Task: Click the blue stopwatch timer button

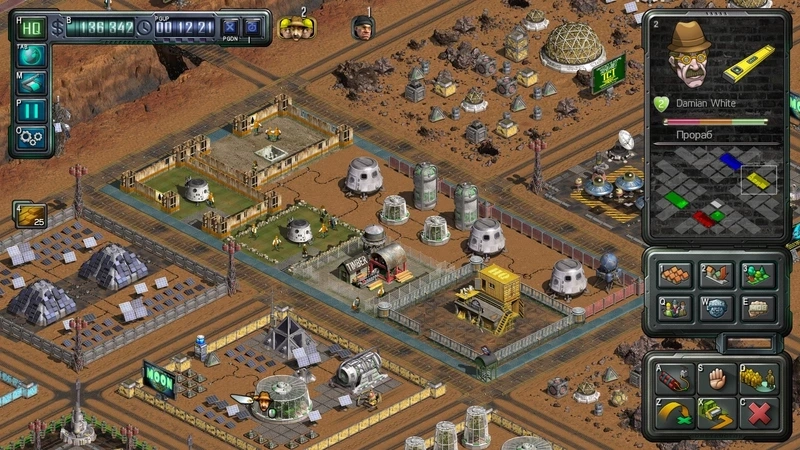Action: pyautogui.click(x=254, y=27)
